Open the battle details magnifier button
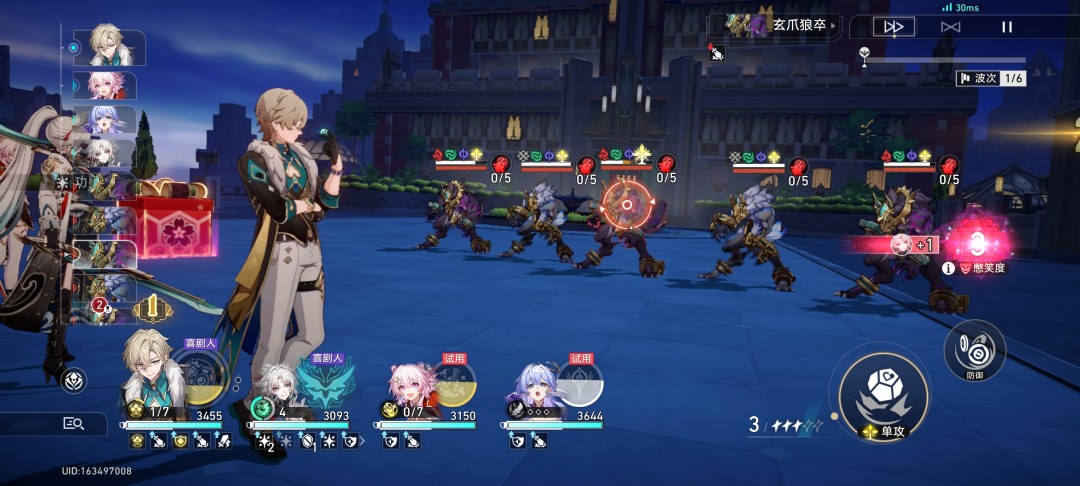 pyautogui.click(x=73, y=424)
